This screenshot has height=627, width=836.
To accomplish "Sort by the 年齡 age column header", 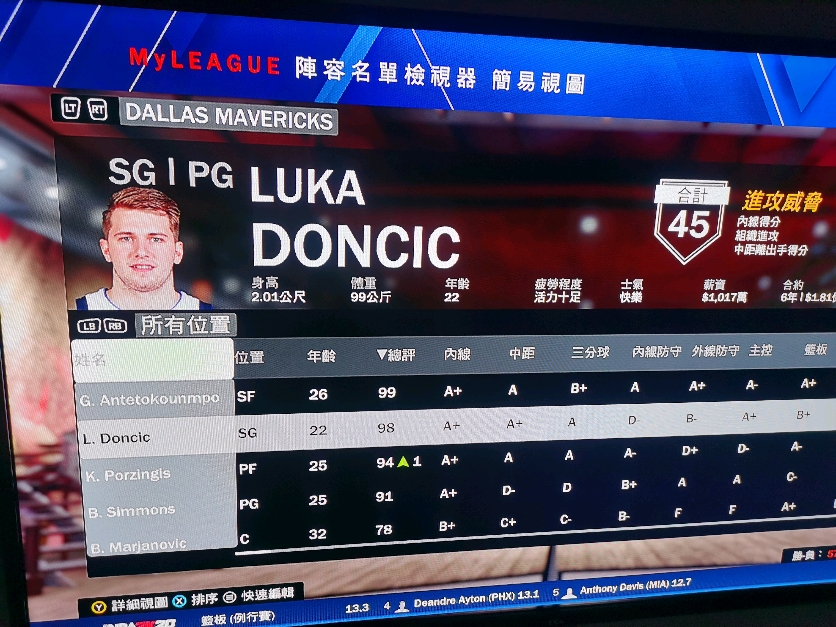I will [321, 355].
